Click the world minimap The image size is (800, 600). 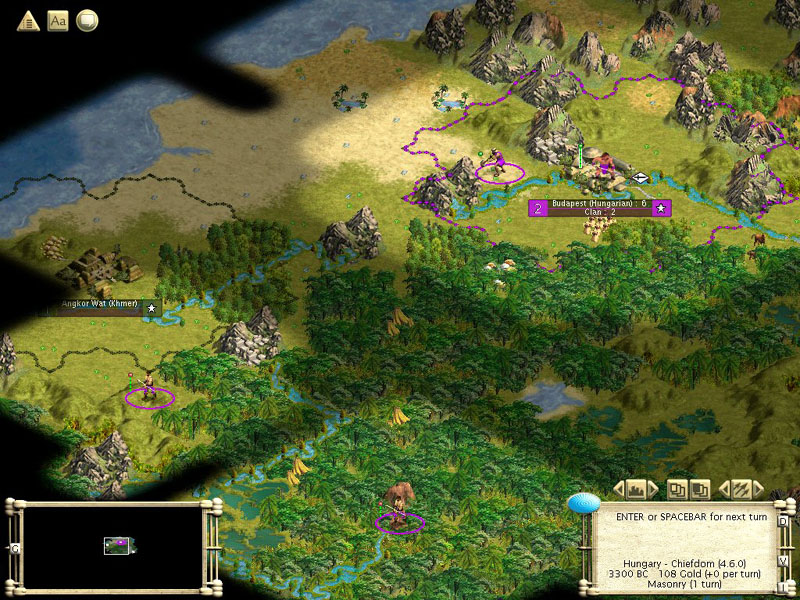click(x=112, y=546)
